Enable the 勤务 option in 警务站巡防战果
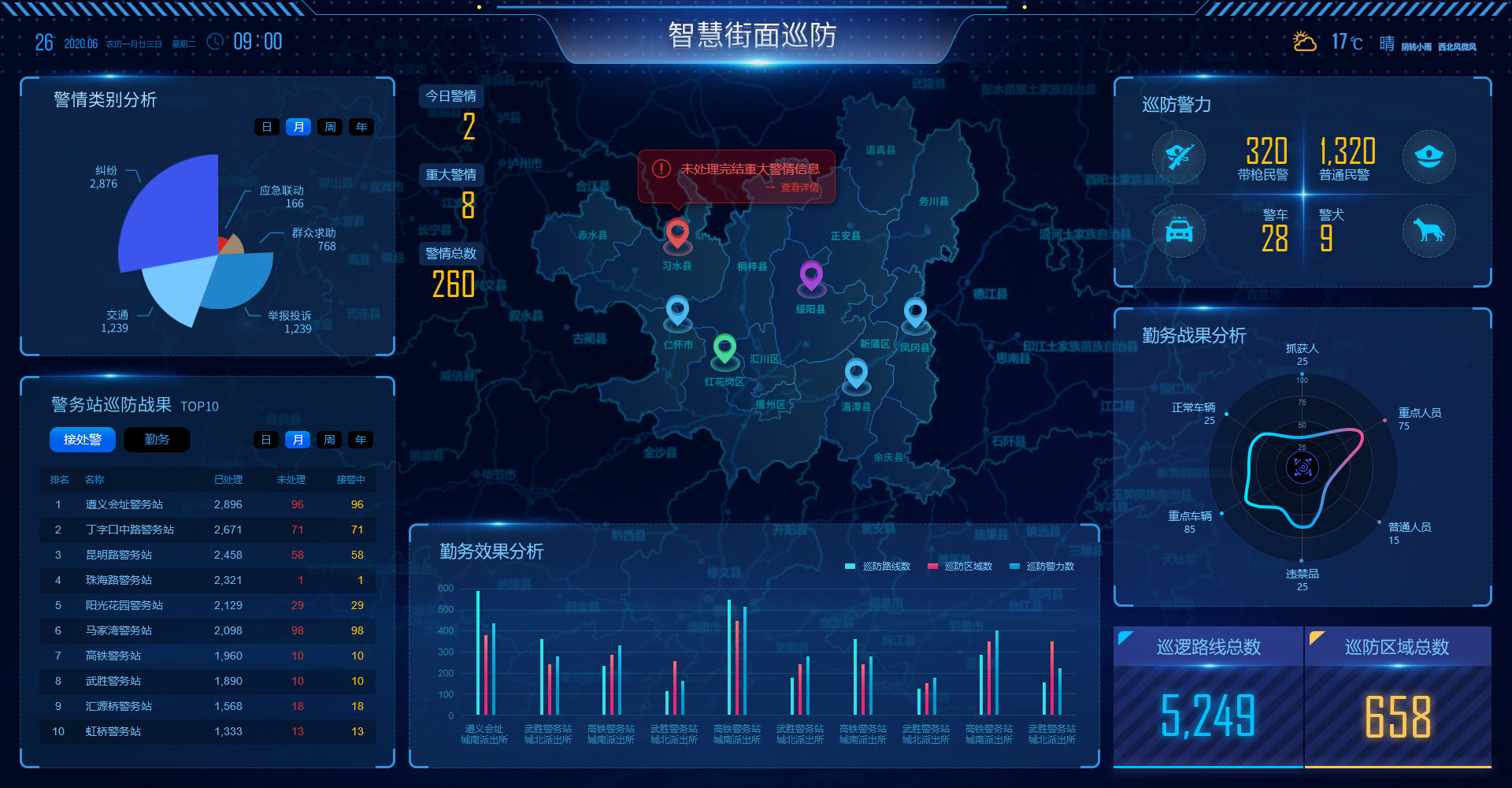Image resolution: width=1512 pixels, height=788 pixels. point(156,439)
